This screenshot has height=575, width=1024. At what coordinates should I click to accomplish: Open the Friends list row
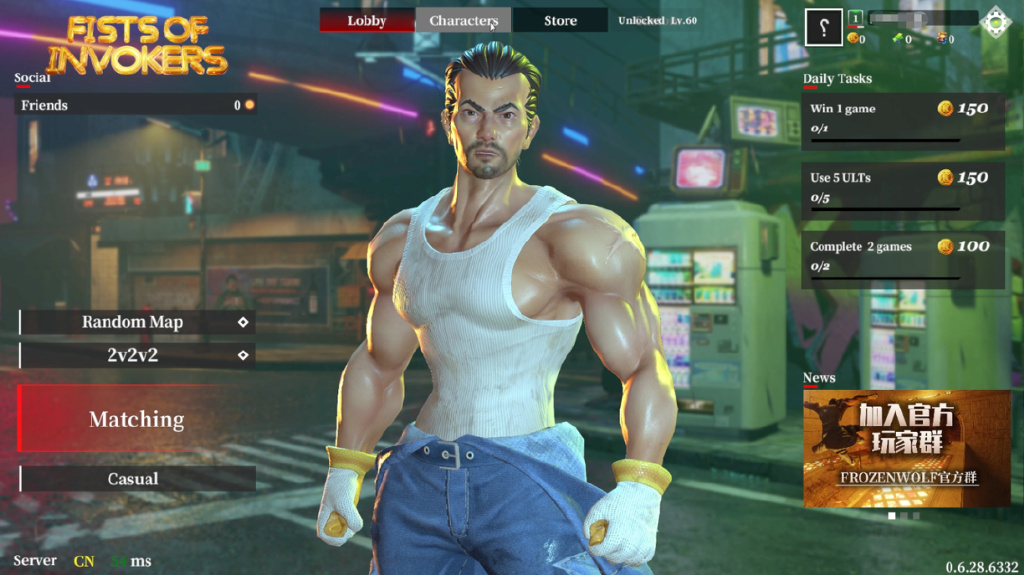click(137, 105)
